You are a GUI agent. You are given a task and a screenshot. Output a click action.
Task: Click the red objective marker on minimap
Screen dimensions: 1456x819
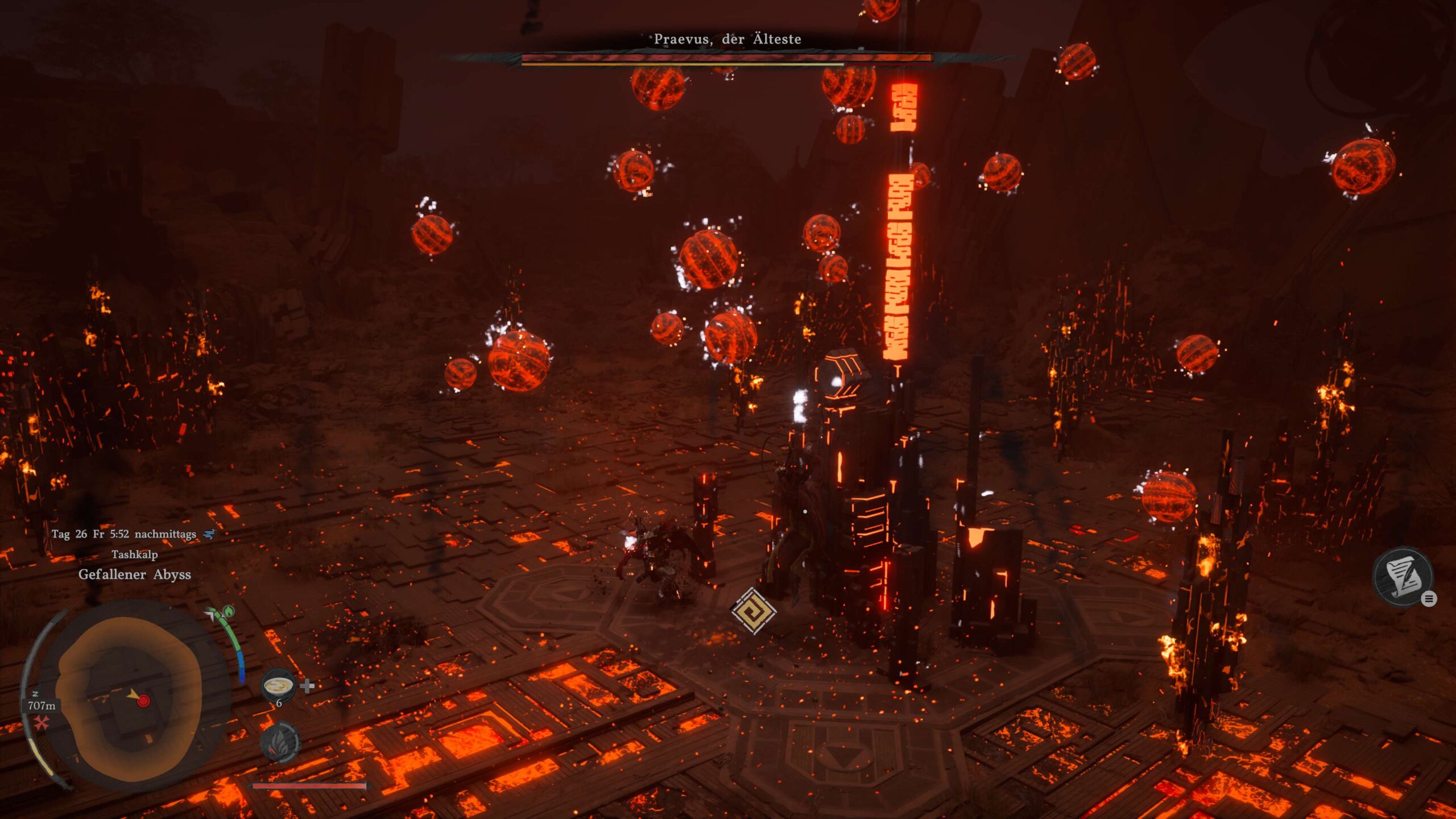pos(144,701)
